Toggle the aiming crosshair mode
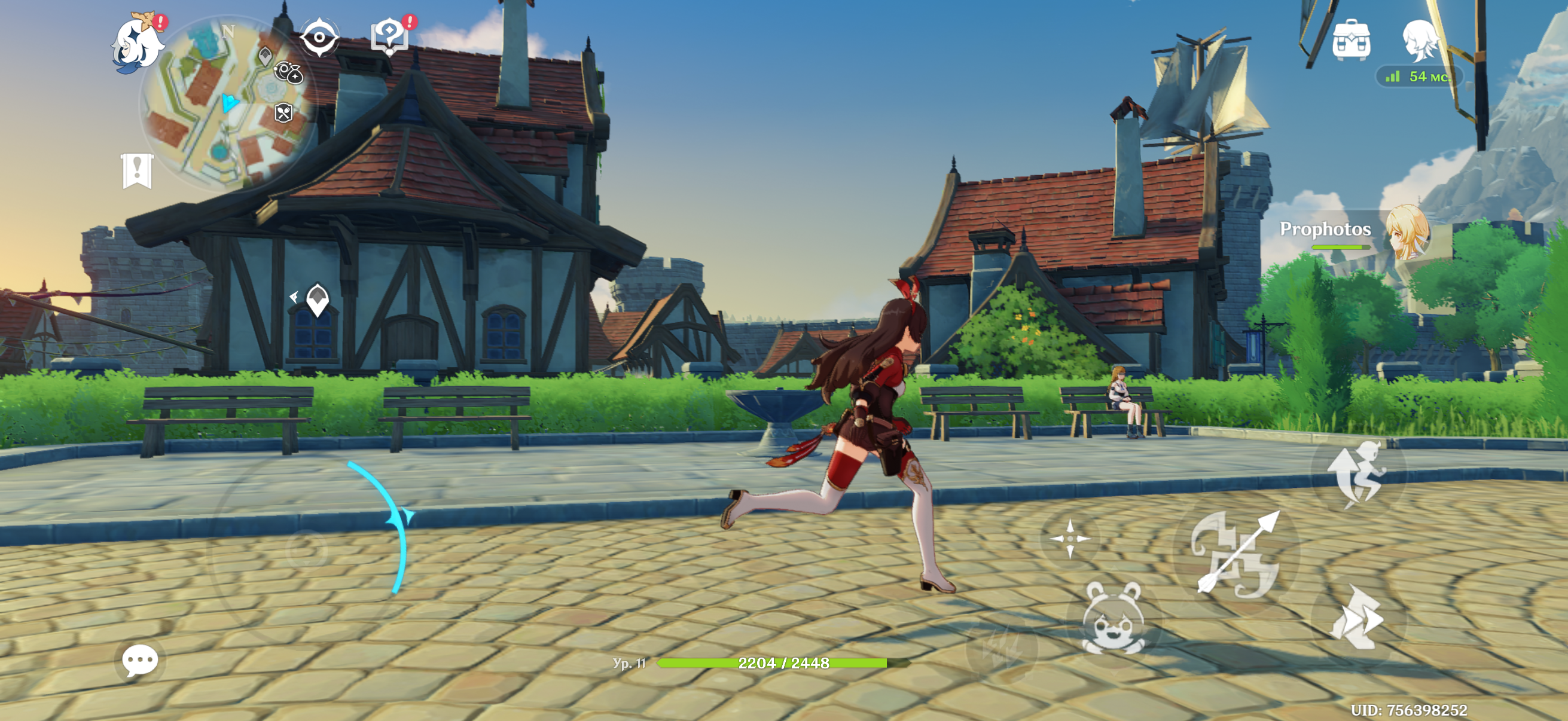The width and height of the screenshot is (1568, 721). 1069,539
